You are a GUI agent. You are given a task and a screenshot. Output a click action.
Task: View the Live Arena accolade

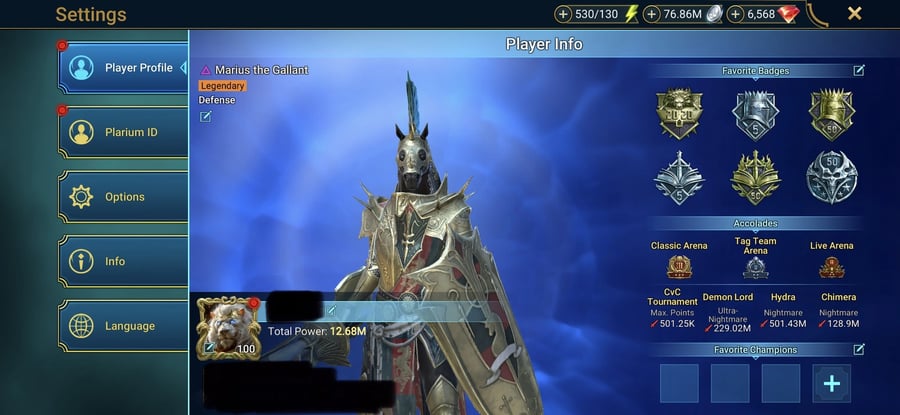tap(831, 267)
